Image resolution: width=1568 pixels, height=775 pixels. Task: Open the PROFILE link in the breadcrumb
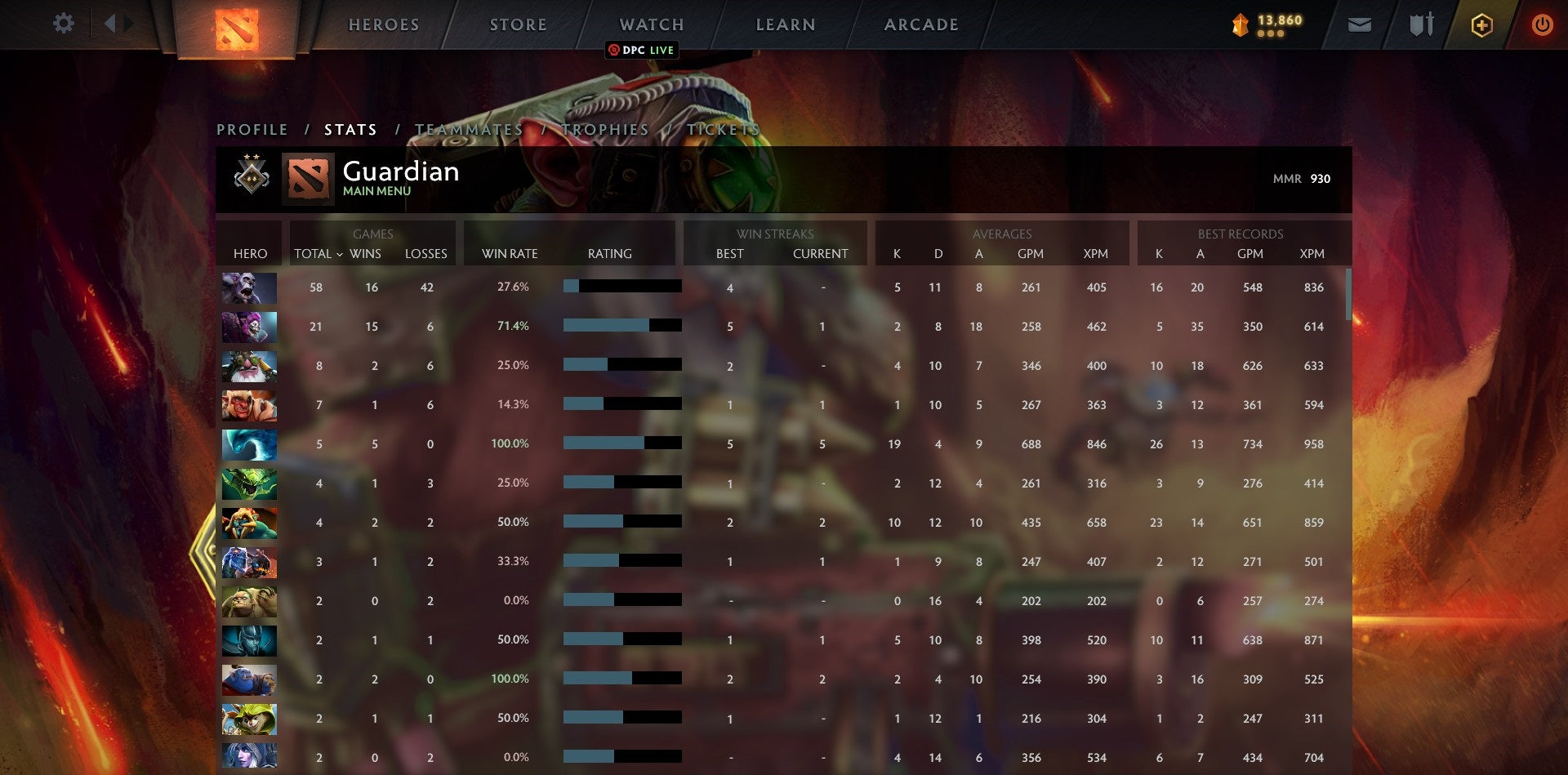[x=251, y=129]
